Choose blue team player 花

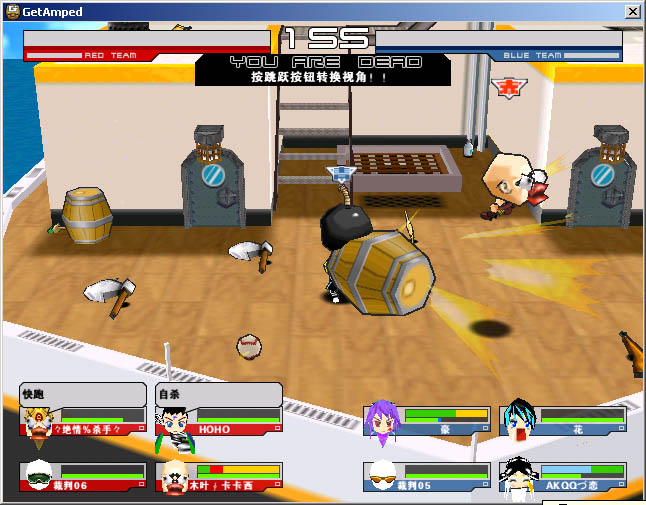(x=563, y=421)
